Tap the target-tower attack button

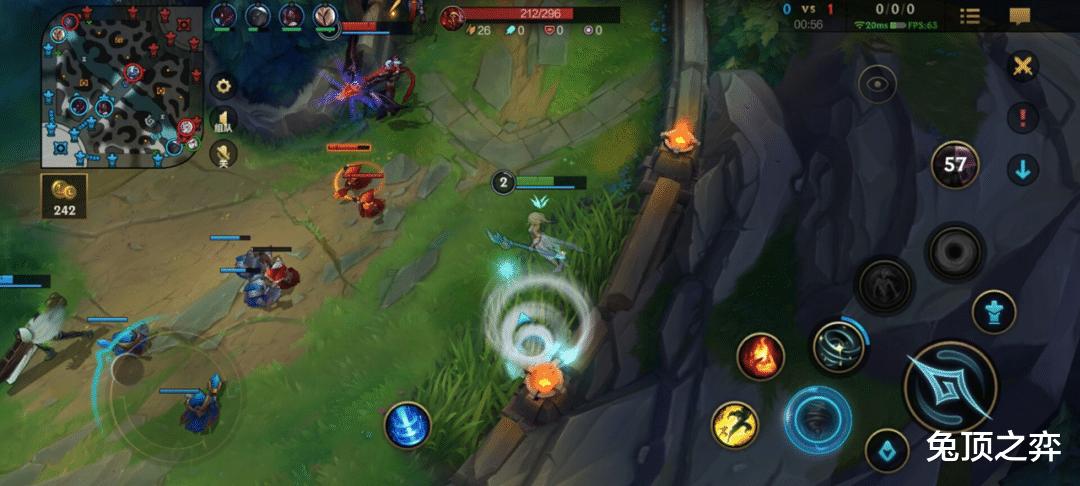pyautogui.click(x=994, y=311)
